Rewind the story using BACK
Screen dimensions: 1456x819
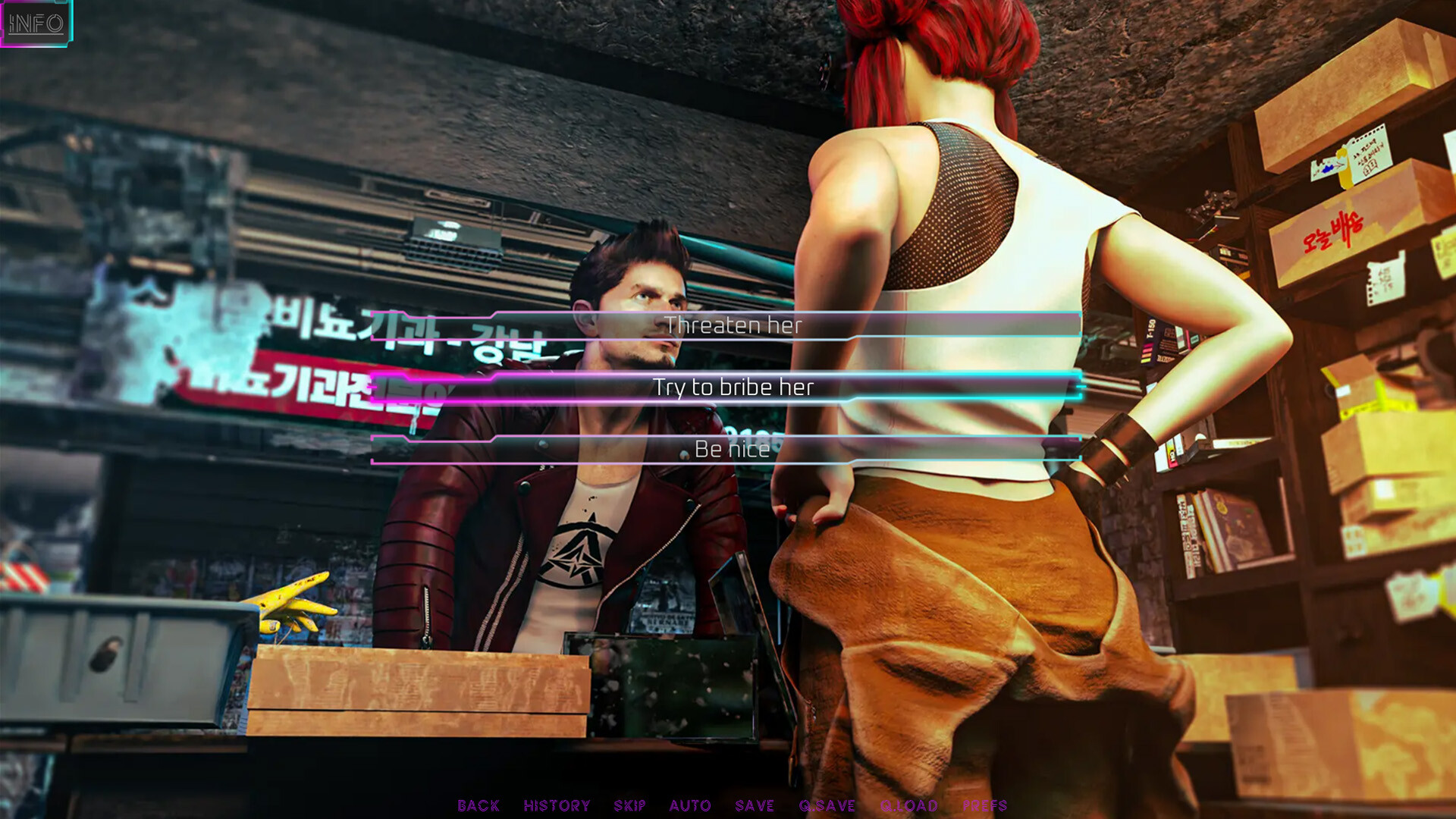click(478, 805)
